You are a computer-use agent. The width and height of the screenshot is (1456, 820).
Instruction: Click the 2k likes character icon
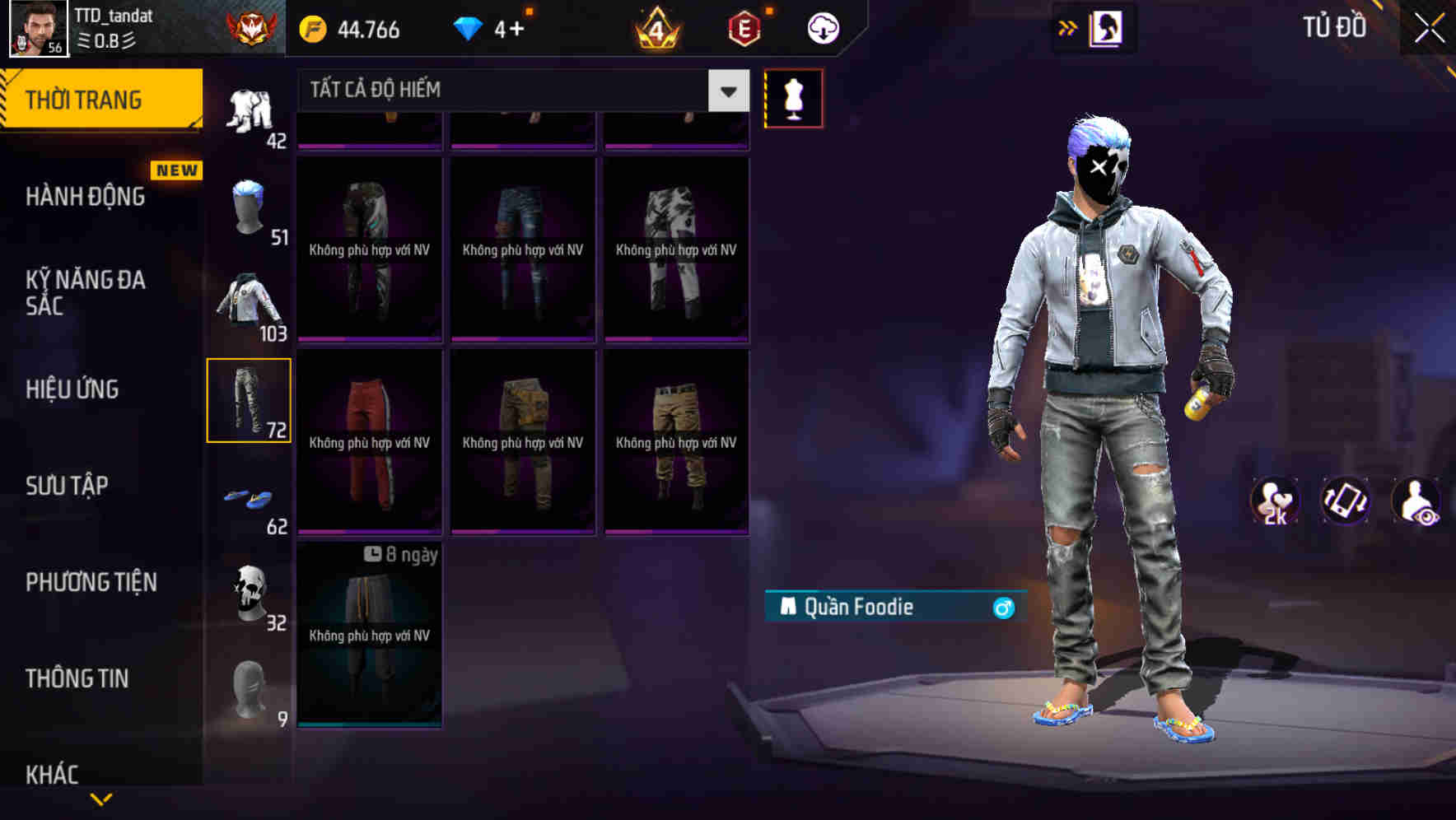tap(1275, 501)
